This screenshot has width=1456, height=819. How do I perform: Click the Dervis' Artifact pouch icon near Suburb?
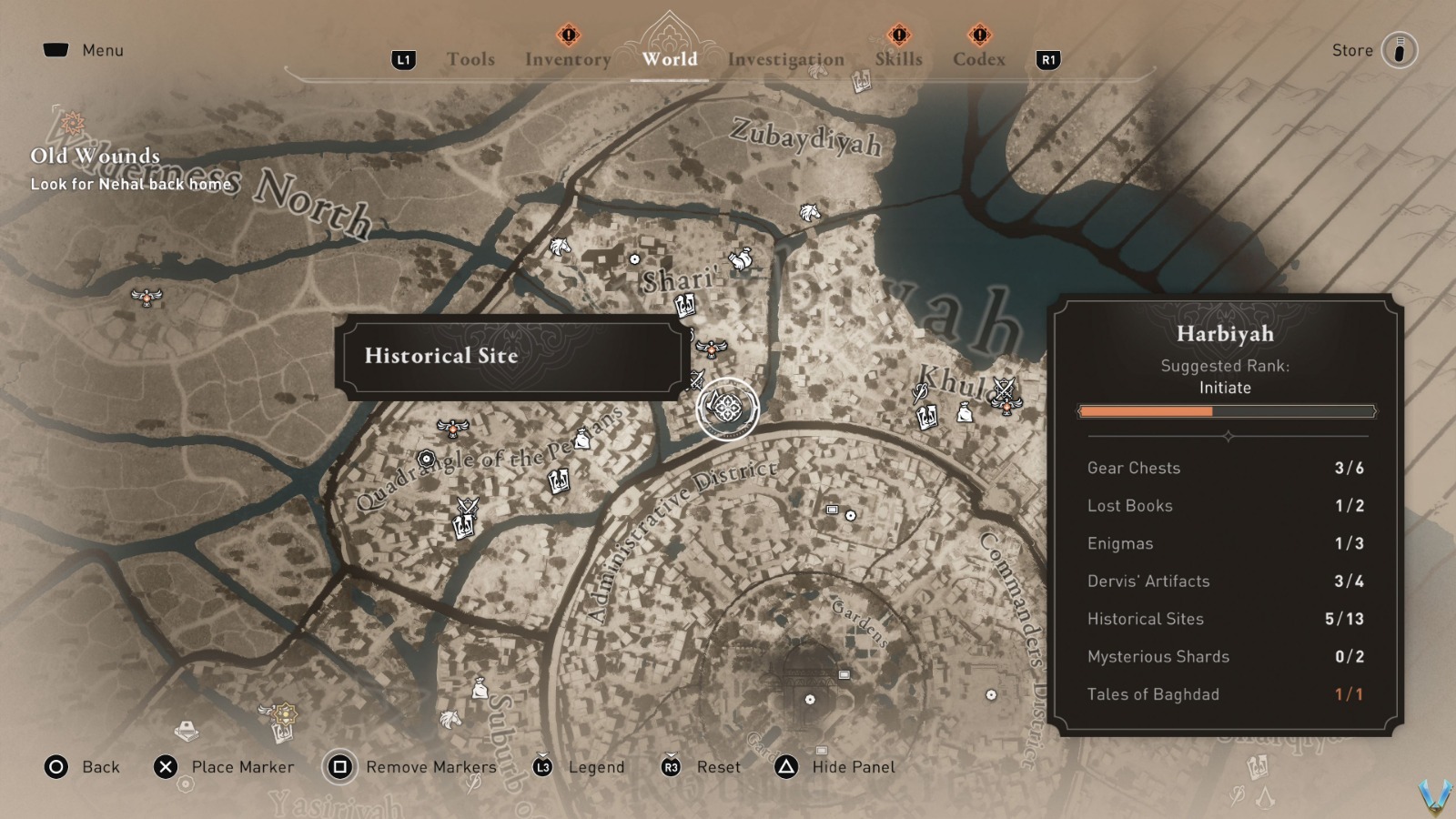tap(480, 688)
